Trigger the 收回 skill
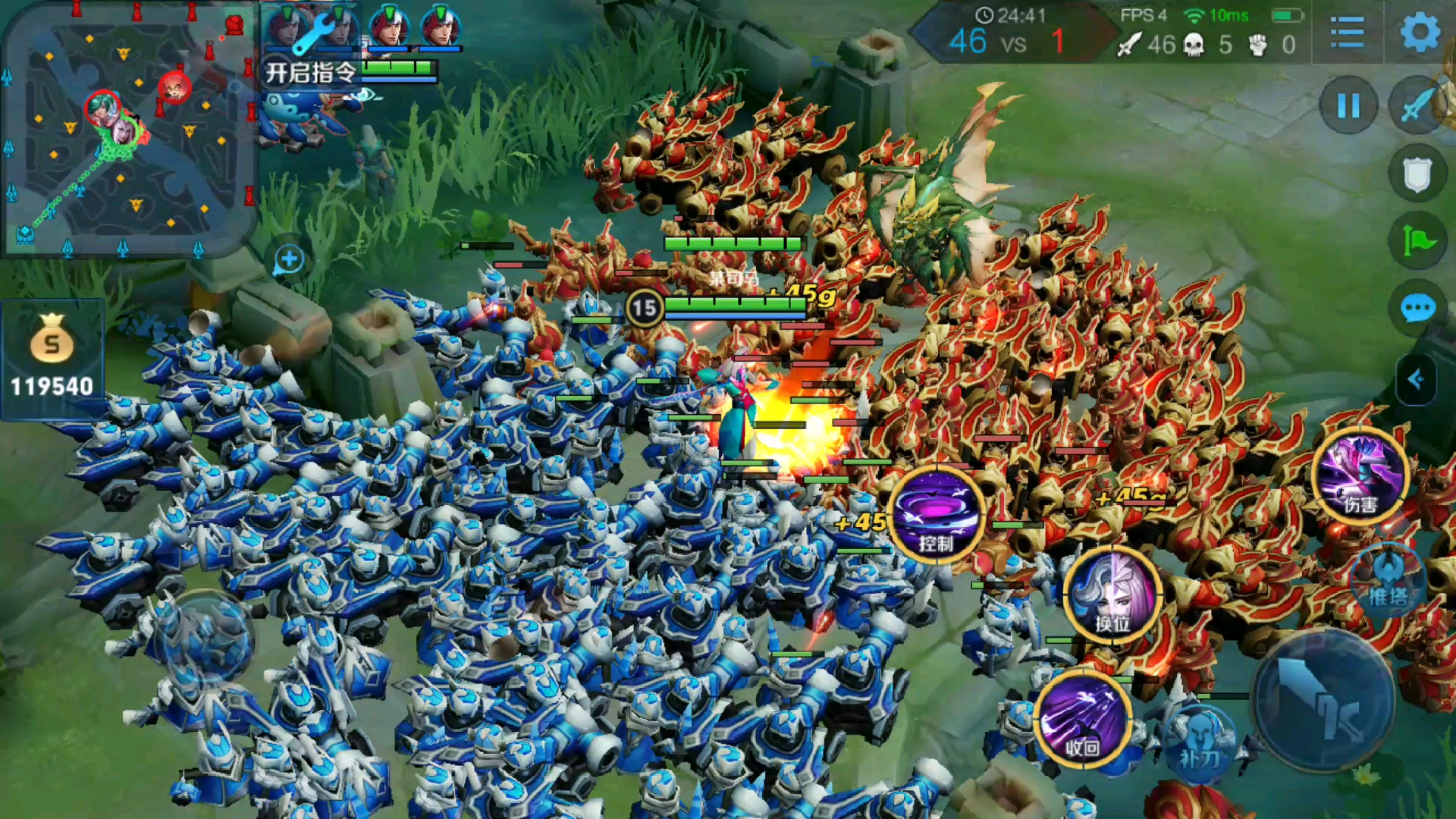Screen dimensions: 1456x819 1083,720
